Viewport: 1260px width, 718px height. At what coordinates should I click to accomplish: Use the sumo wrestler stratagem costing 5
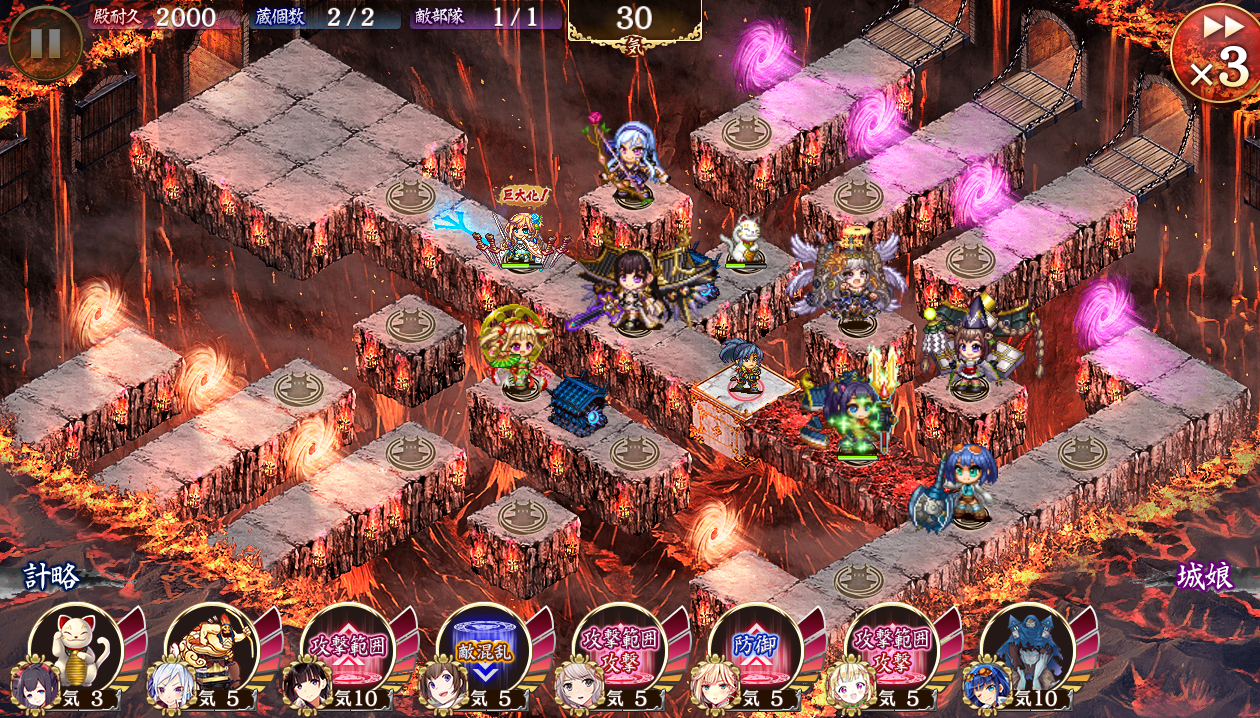coord(212,648)
